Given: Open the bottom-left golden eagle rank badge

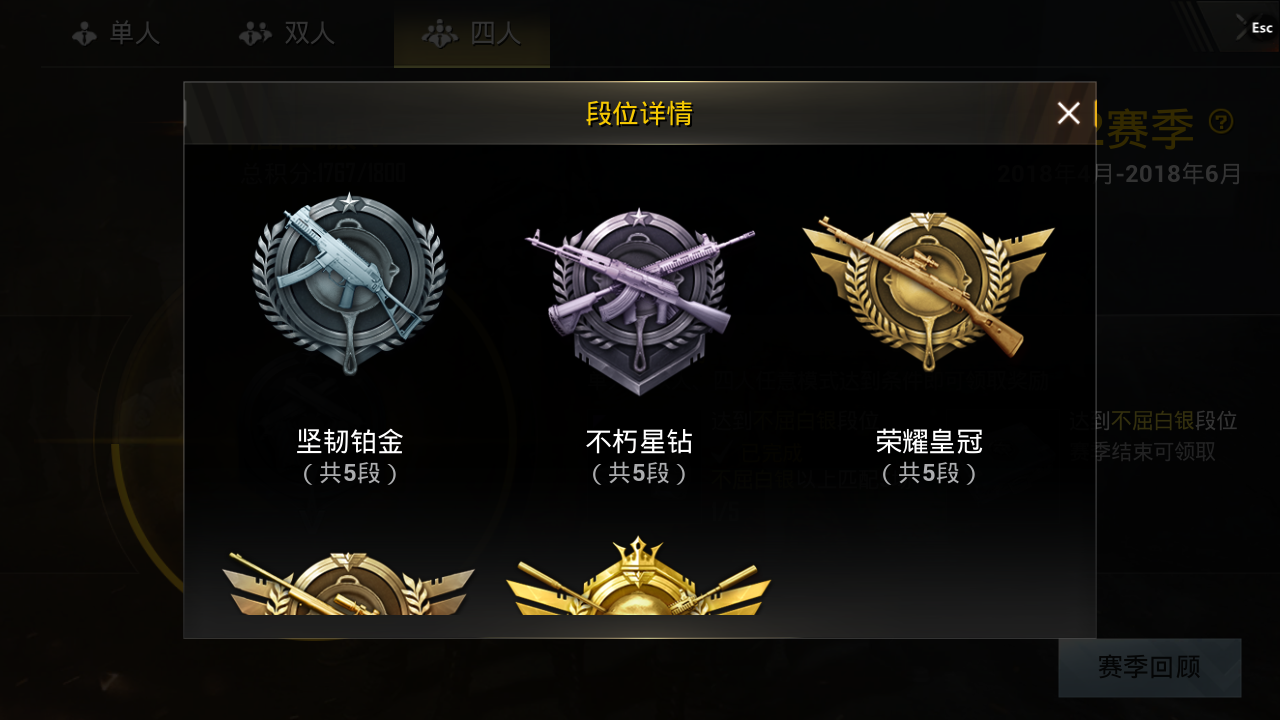Looking at the screenshot, I should tap(348, 590).
